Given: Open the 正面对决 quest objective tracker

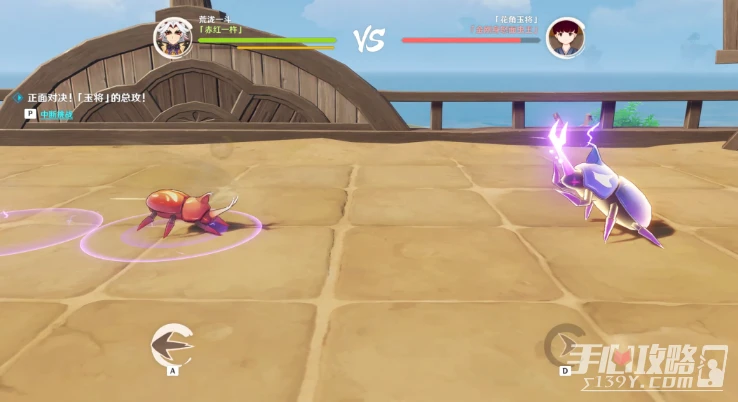Looking at the screenshot, I should point(86,98).
